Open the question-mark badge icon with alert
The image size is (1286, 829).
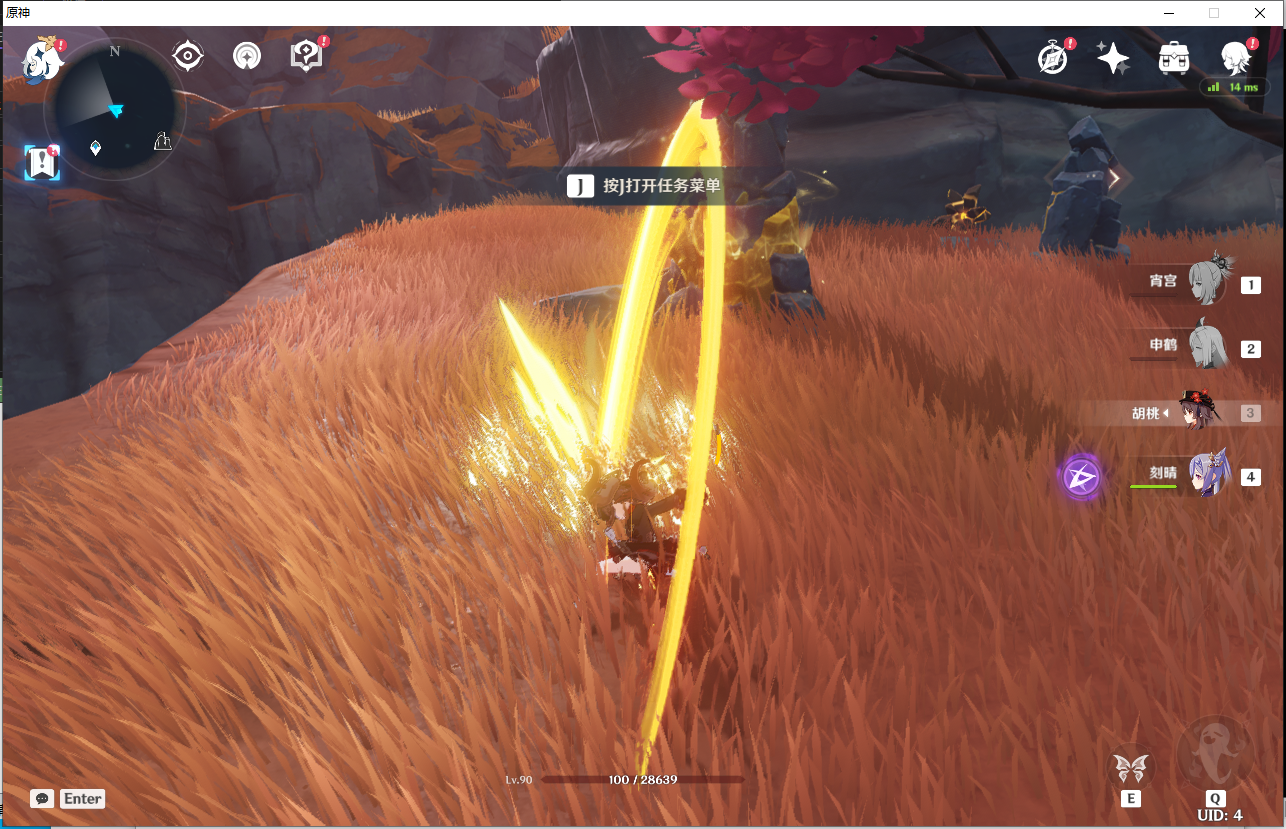click(307, 56)
